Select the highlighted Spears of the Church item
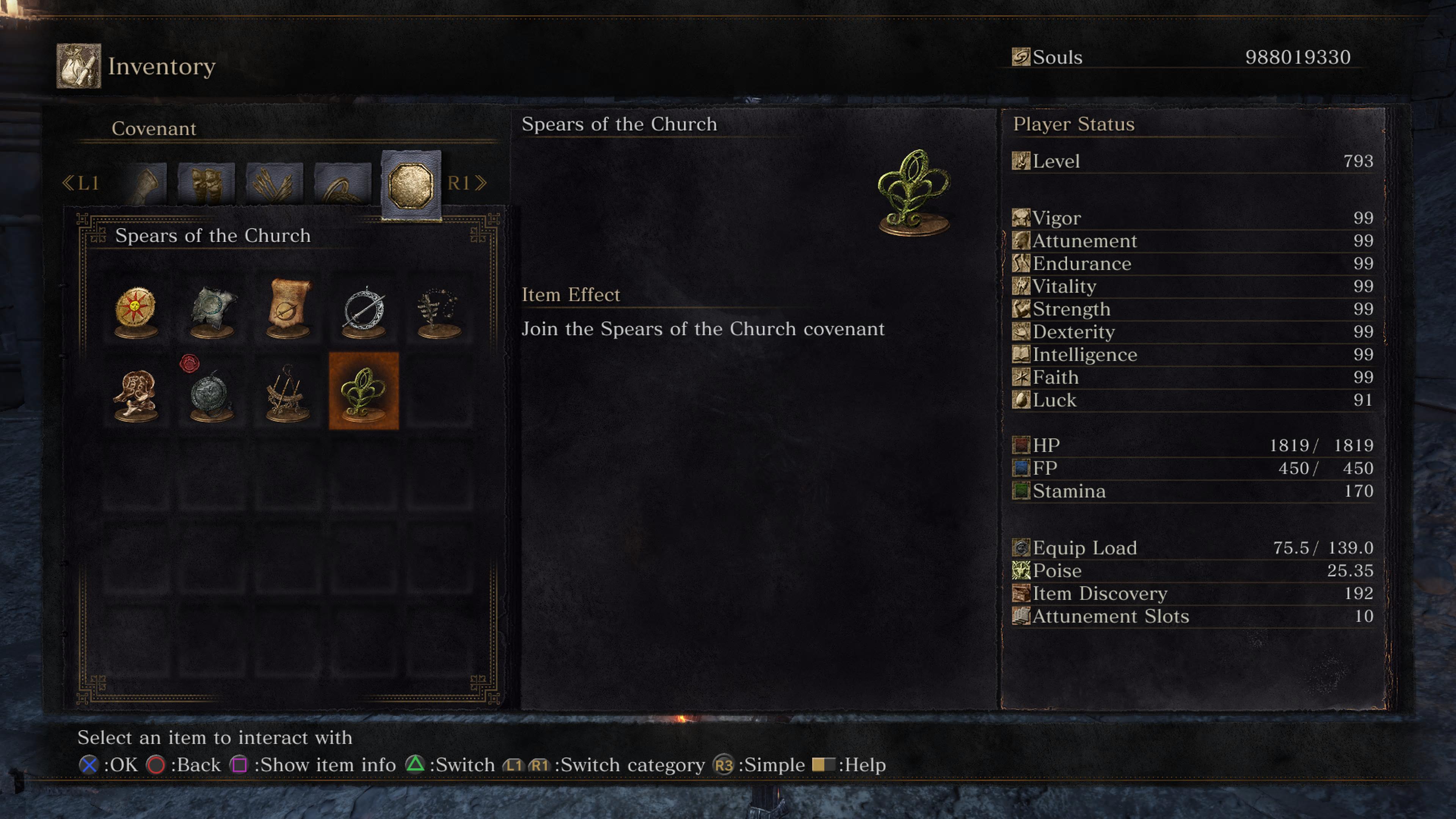The image size is (1456, 819). tap(364, 391)
